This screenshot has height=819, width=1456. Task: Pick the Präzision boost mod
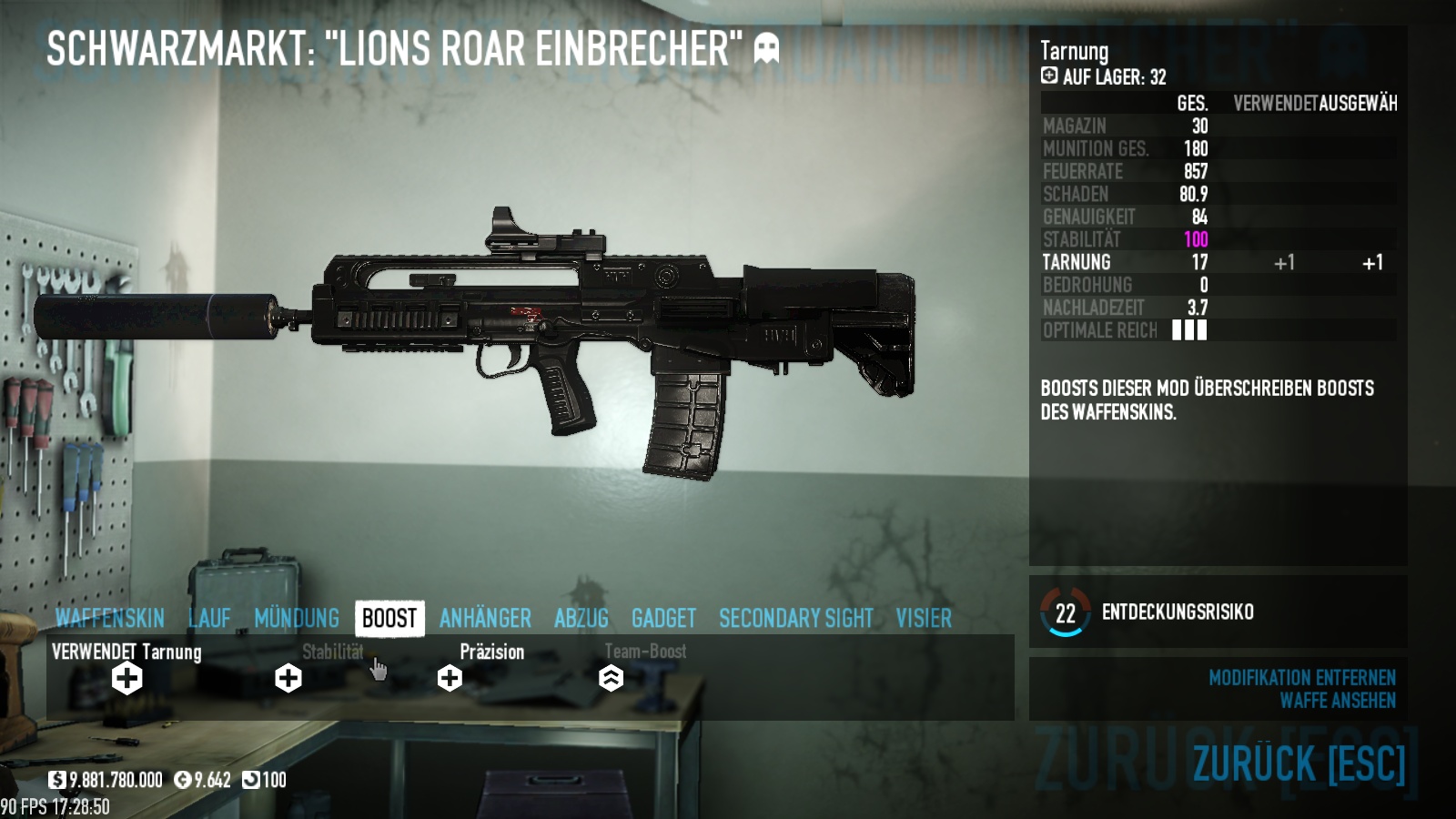450,678
